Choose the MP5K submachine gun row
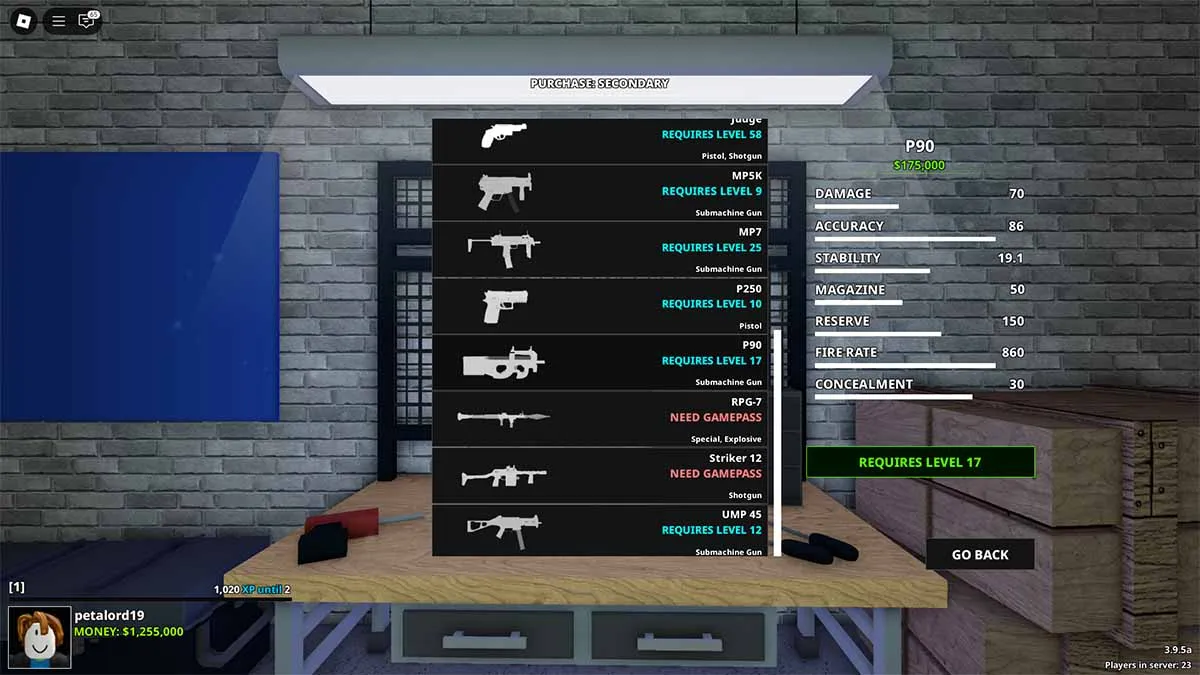1200x675 pixels. 600,192
